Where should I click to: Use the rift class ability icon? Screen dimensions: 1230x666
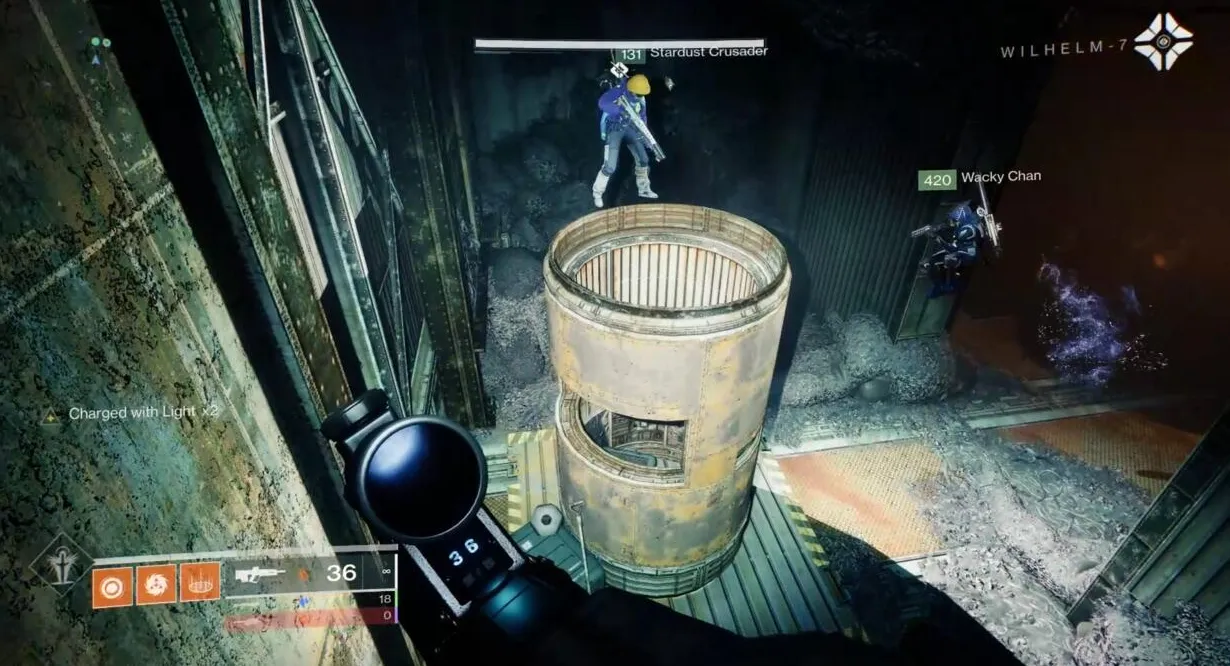[x=200, y=582]
